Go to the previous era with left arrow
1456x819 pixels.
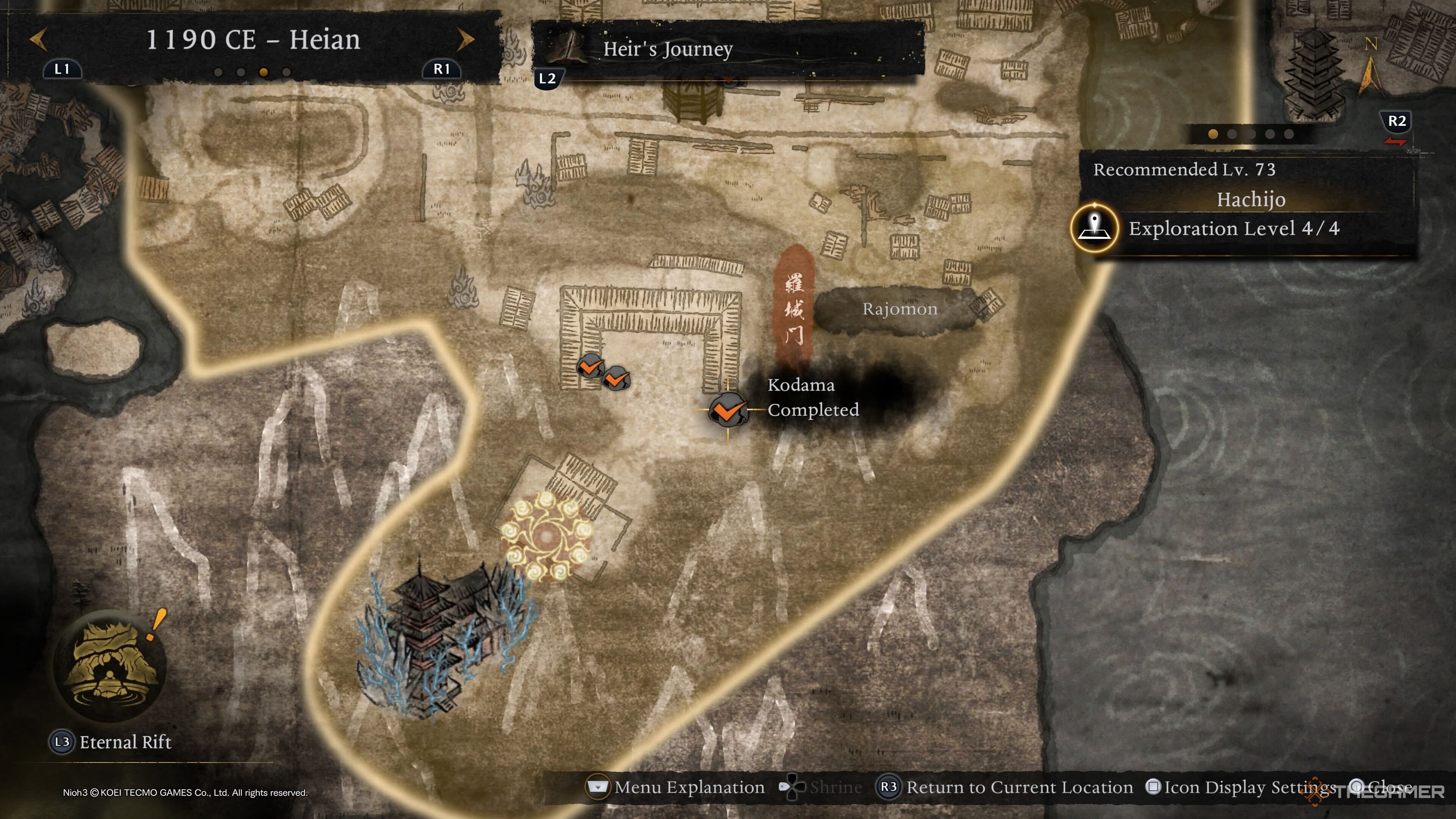coord(38,39)
